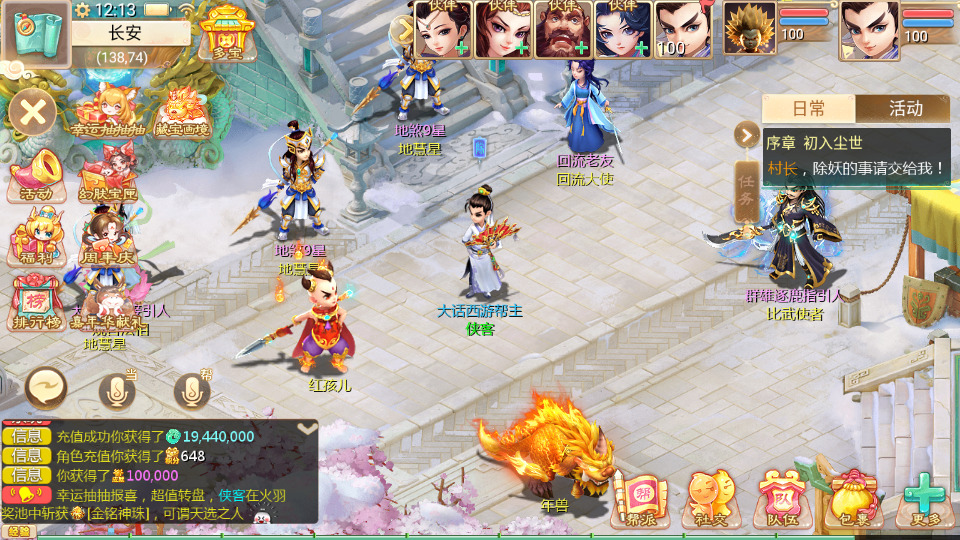Viewport: 960px width, 540px height.
Task: Open the 队伍 team menu
Action: pyautogui.click(x=781, y=496)
